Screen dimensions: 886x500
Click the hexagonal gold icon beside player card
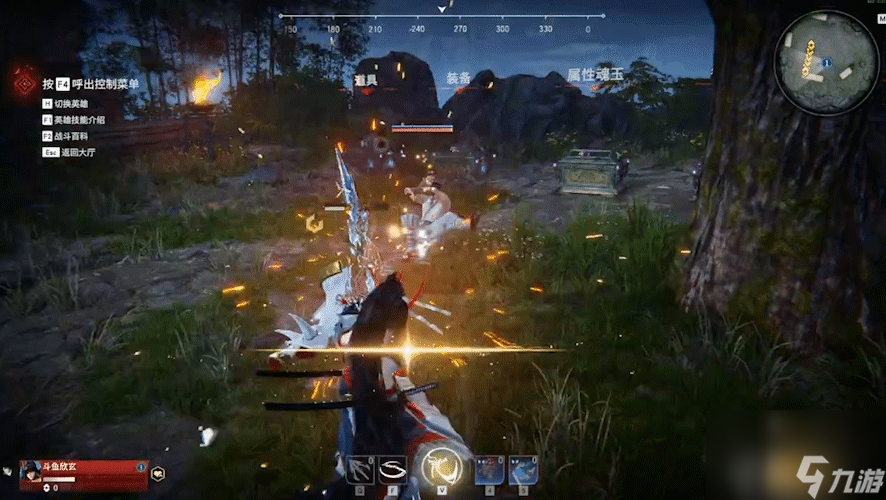click(158, 472)
